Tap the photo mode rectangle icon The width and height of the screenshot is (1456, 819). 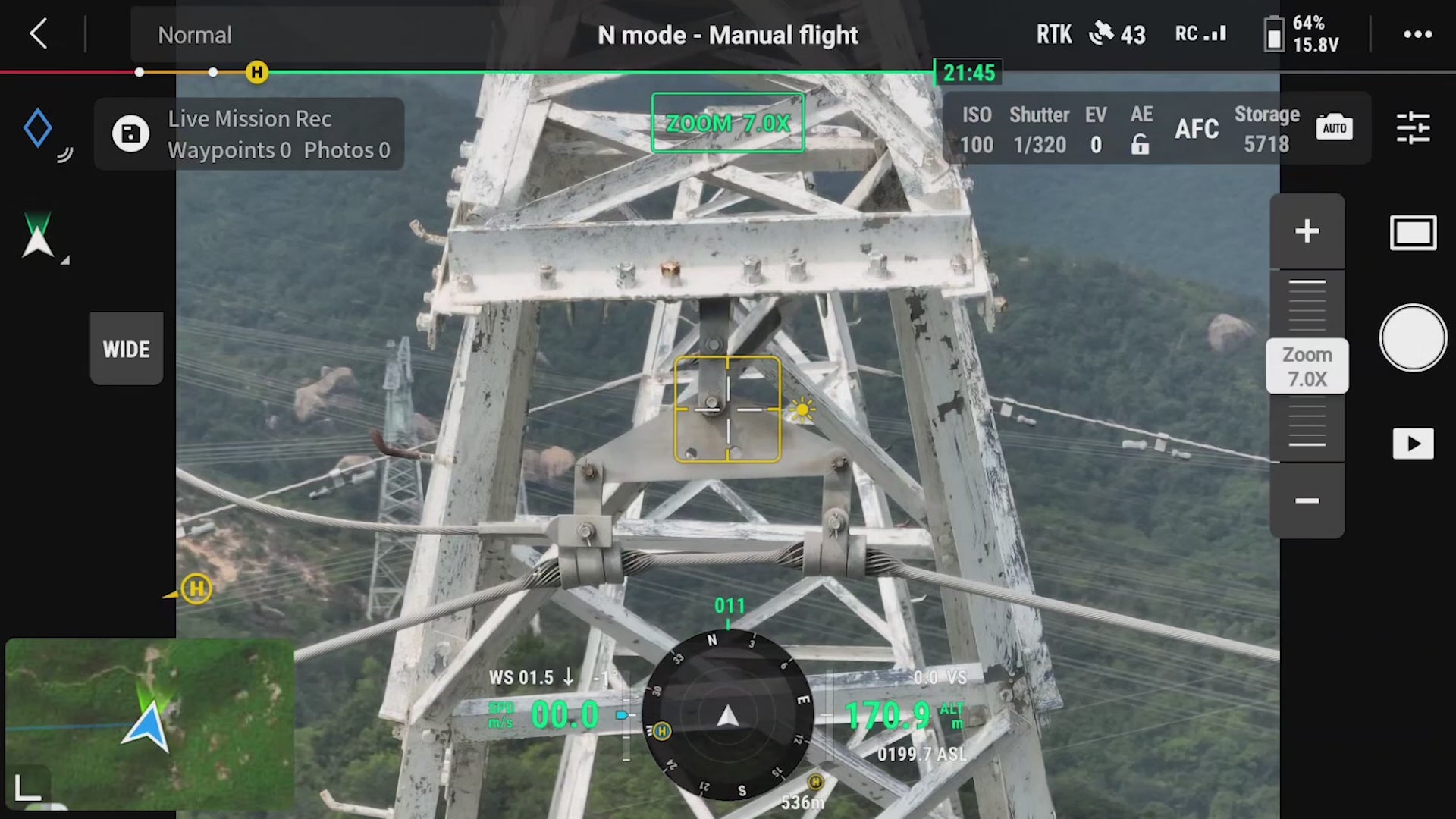pos(1413,233)
